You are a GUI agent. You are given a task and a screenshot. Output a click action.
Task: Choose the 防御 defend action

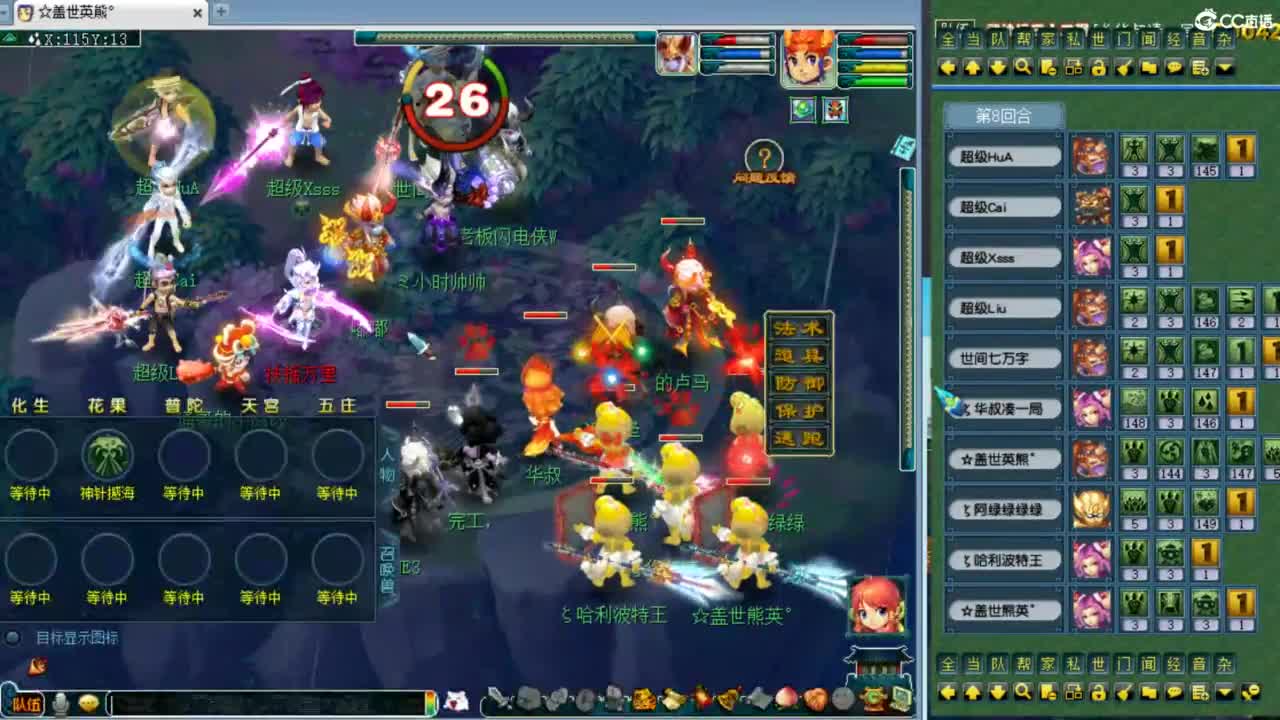coord(799,381)
